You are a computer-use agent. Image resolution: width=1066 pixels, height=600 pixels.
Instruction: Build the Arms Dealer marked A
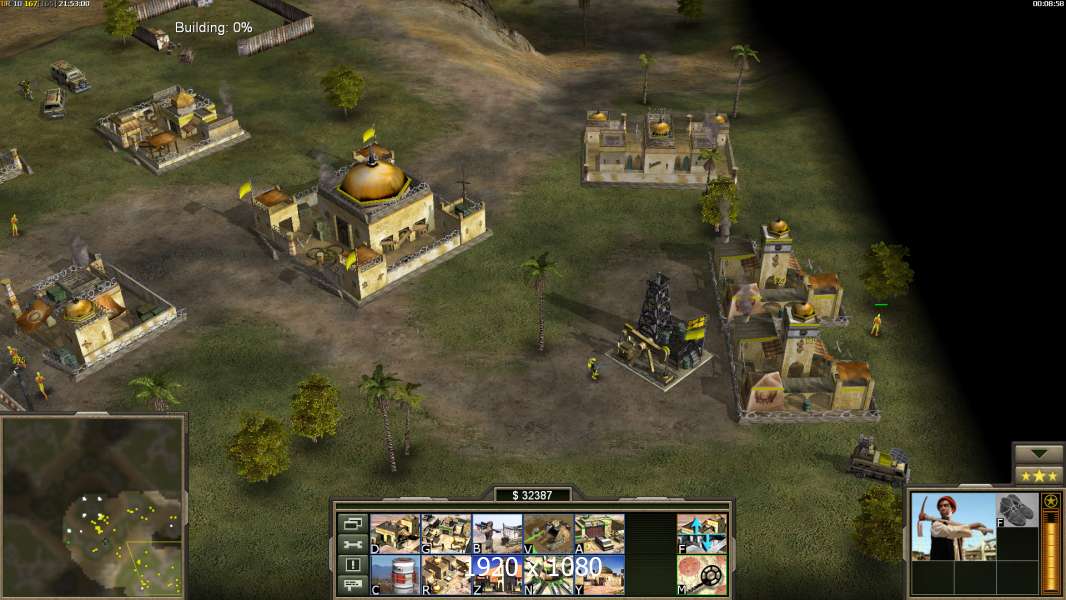(599, 533)
